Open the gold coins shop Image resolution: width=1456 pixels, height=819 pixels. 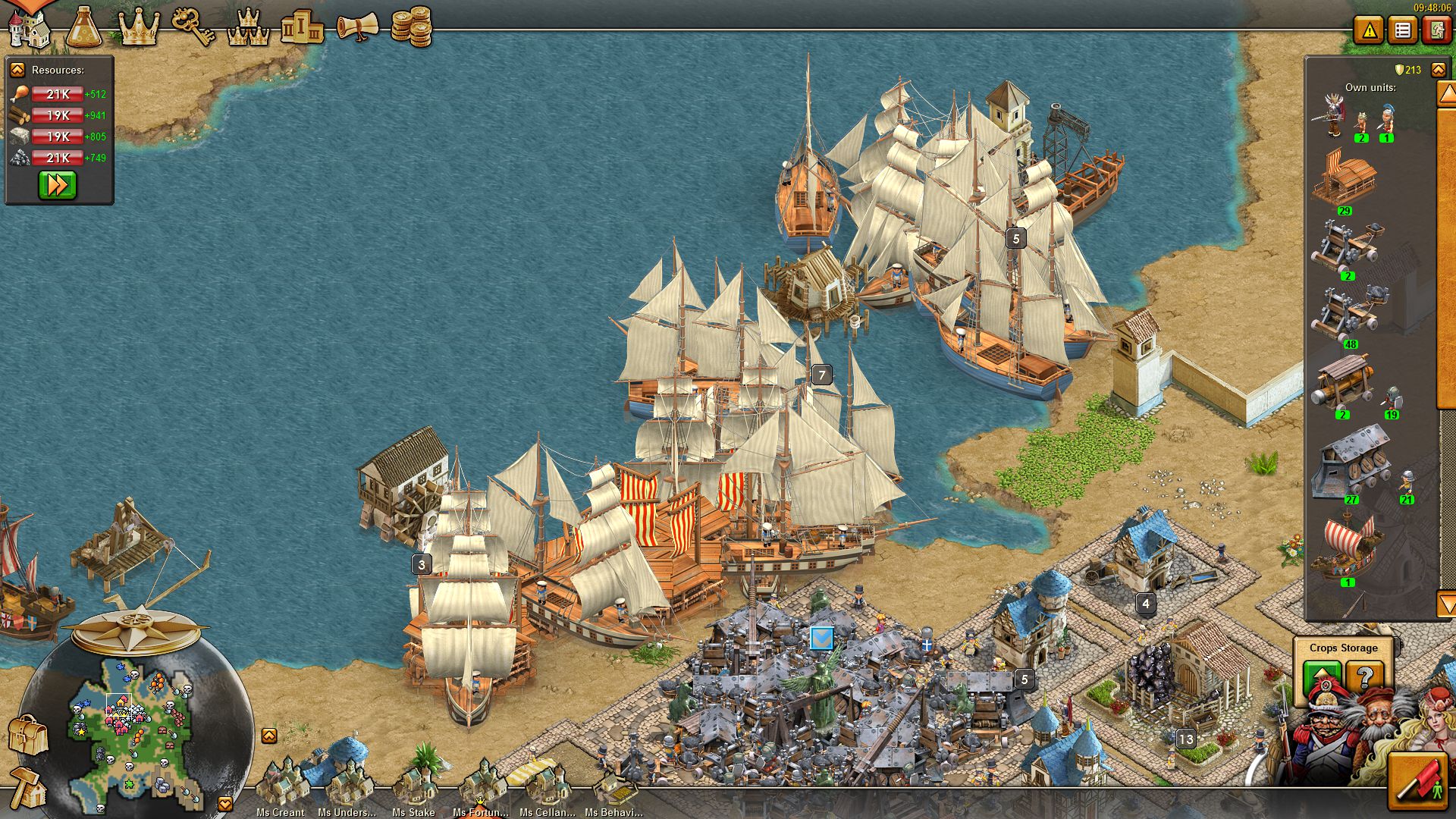pyautogui.click(x=411, y=27)
